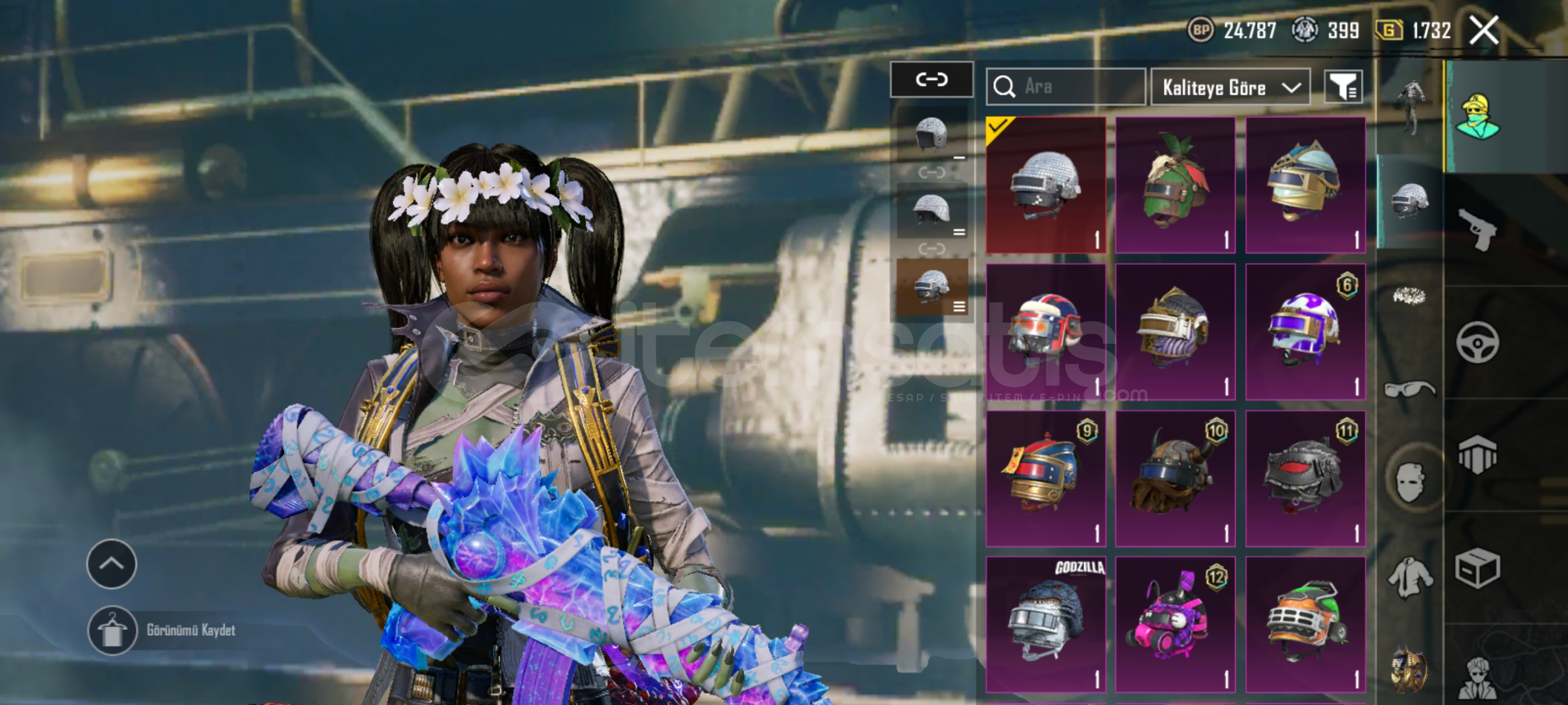Switch to the pistol weapon skins tab
This screenshot has width=1568, height=705.
tap(1477, 229)
